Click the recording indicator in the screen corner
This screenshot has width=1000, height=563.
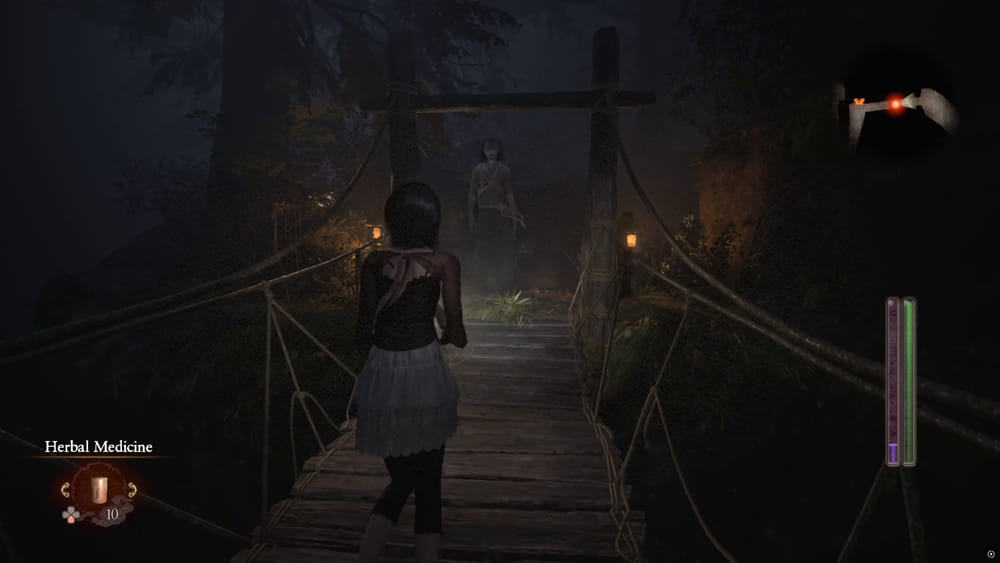click(989, 553)
